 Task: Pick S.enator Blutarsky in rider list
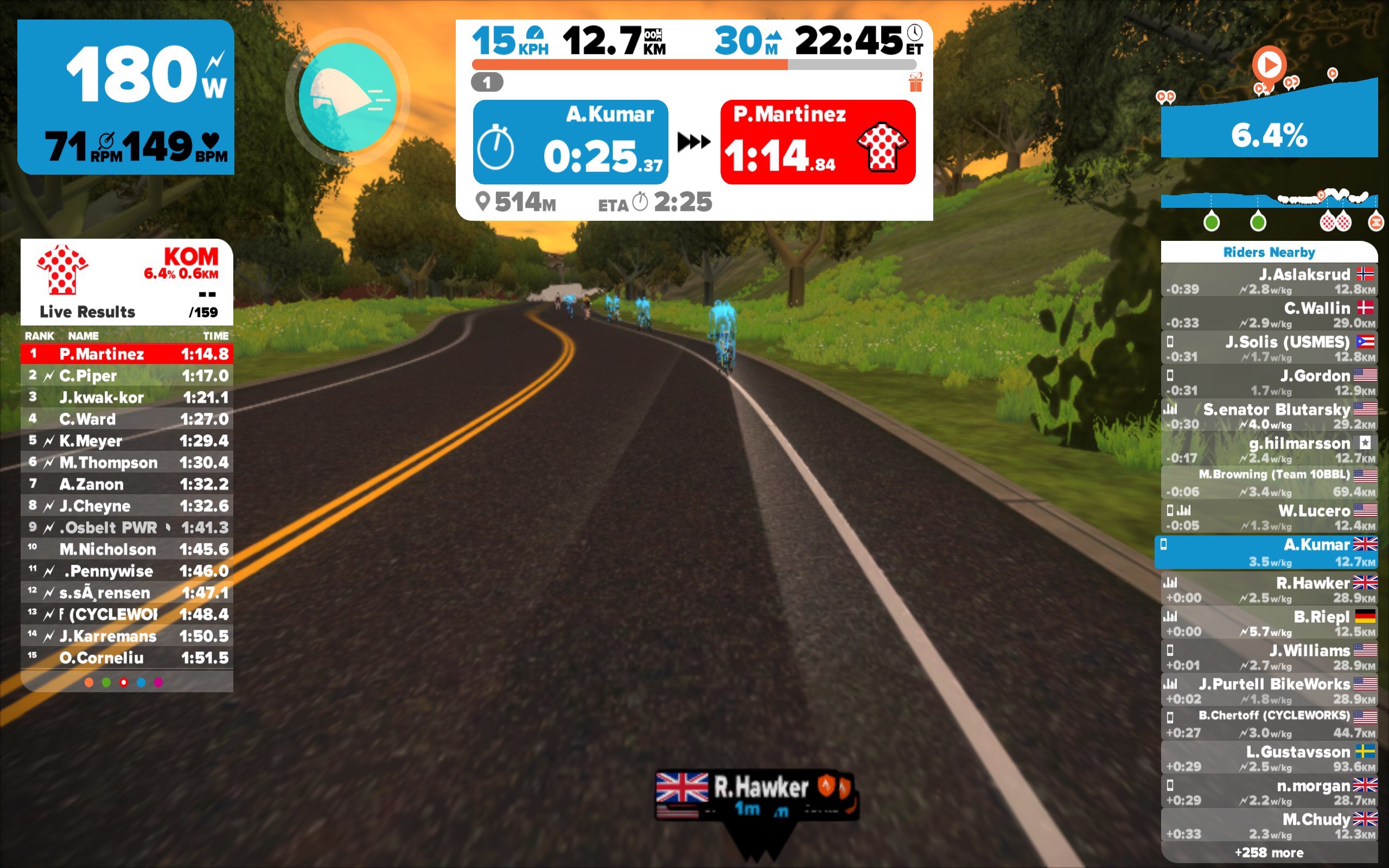pyautogui.click(x=1269, y=416)
